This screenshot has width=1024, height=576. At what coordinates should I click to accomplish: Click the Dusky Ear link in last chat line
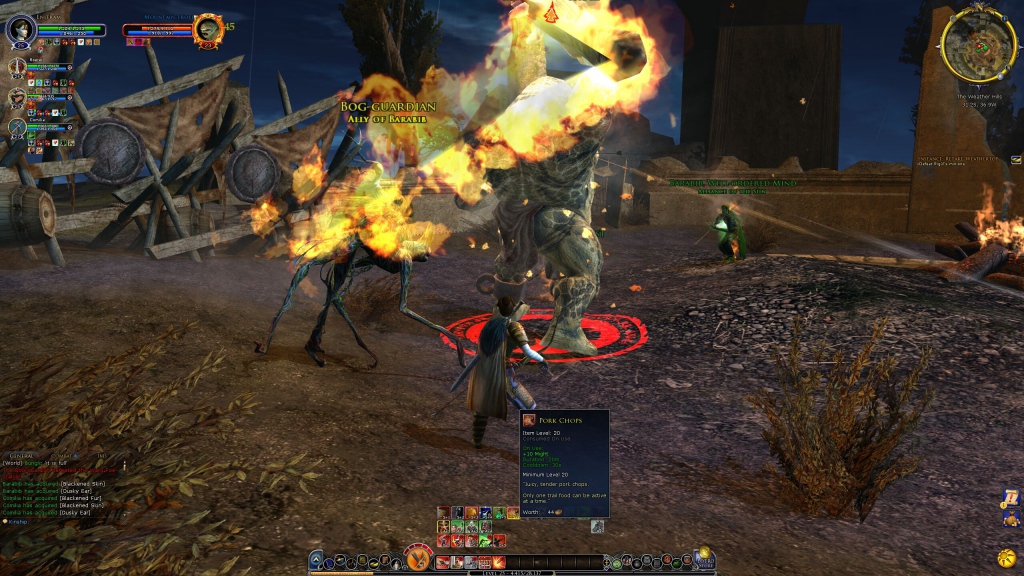[x=77, y=512]
